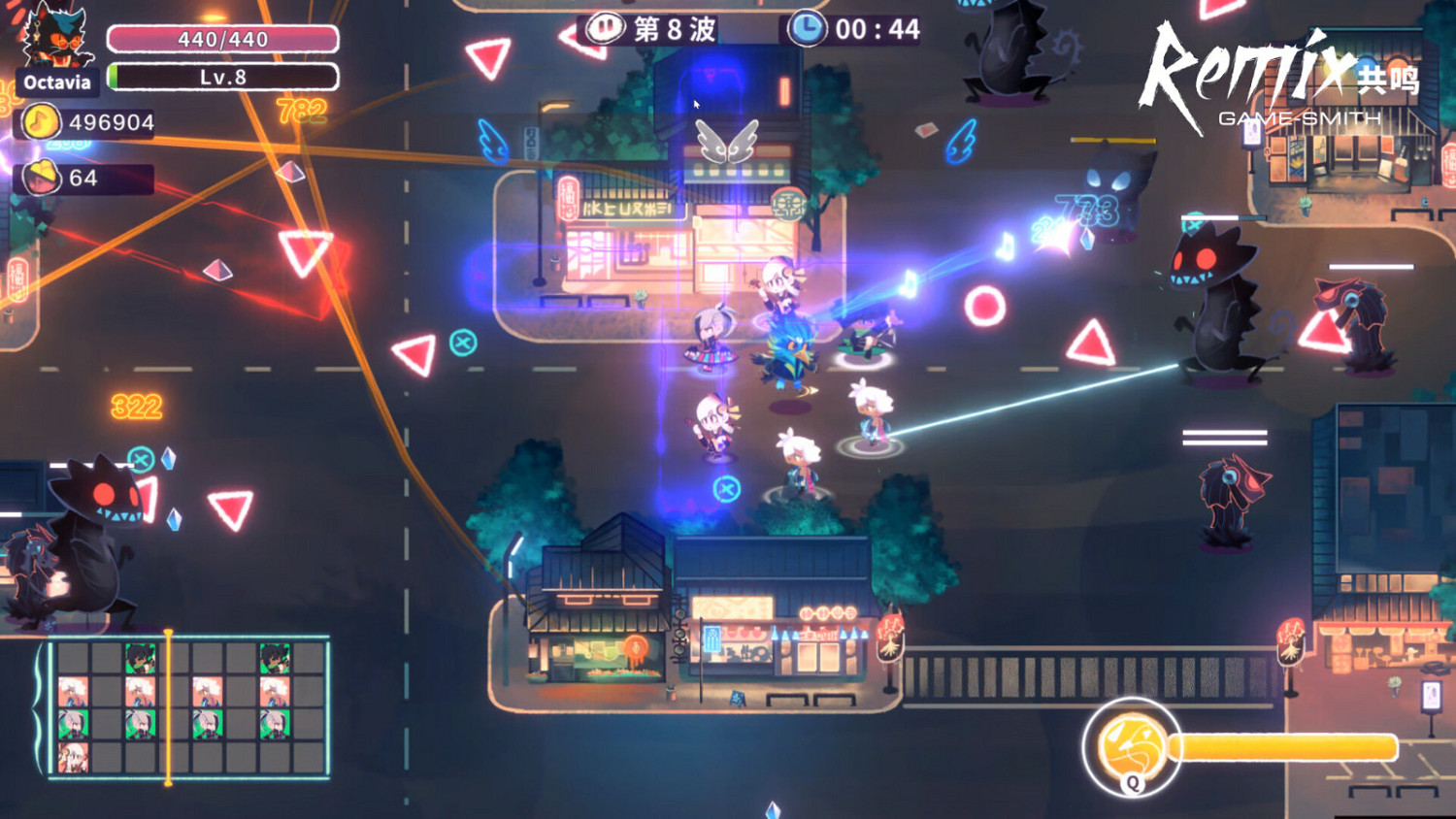Toggle the dark-haired character cell in the beat grid
This screenshot has width=1456, height=819.
pos(141,656)
